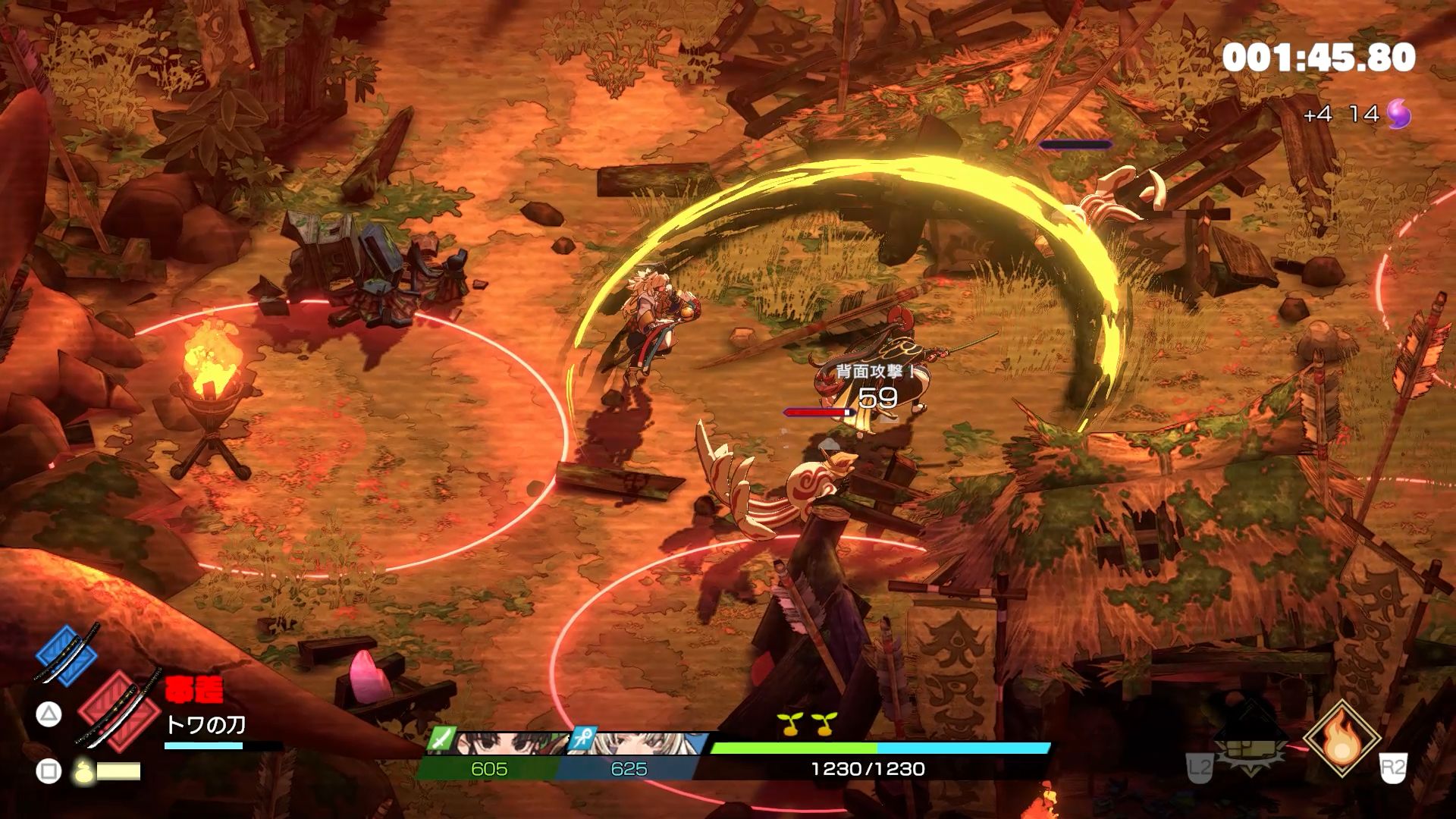Activate the darkened fist skill icon
This screenshot has width=1456, height=819.
1250,739
